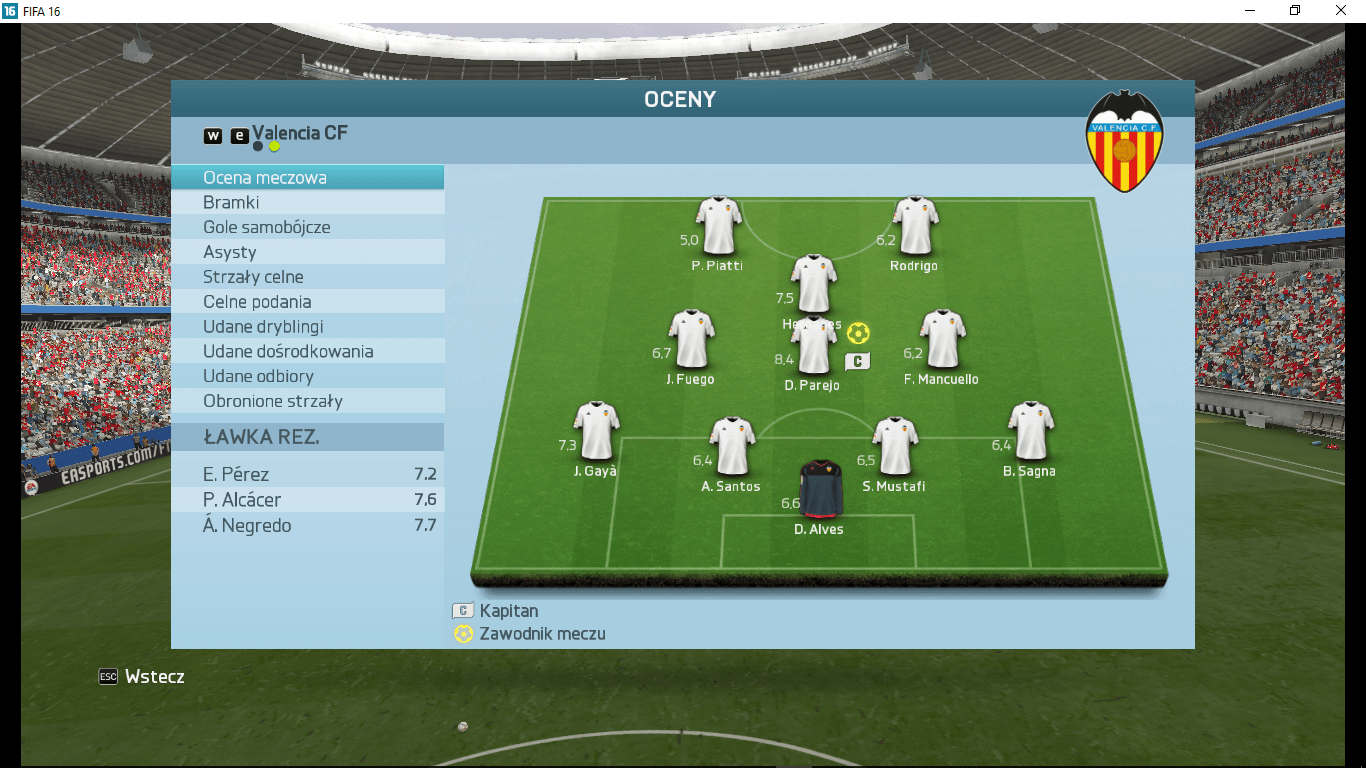This screenshot has height=768, width=1366.
Task: Go back with the Wstecz button
Action: coord(142,677)
